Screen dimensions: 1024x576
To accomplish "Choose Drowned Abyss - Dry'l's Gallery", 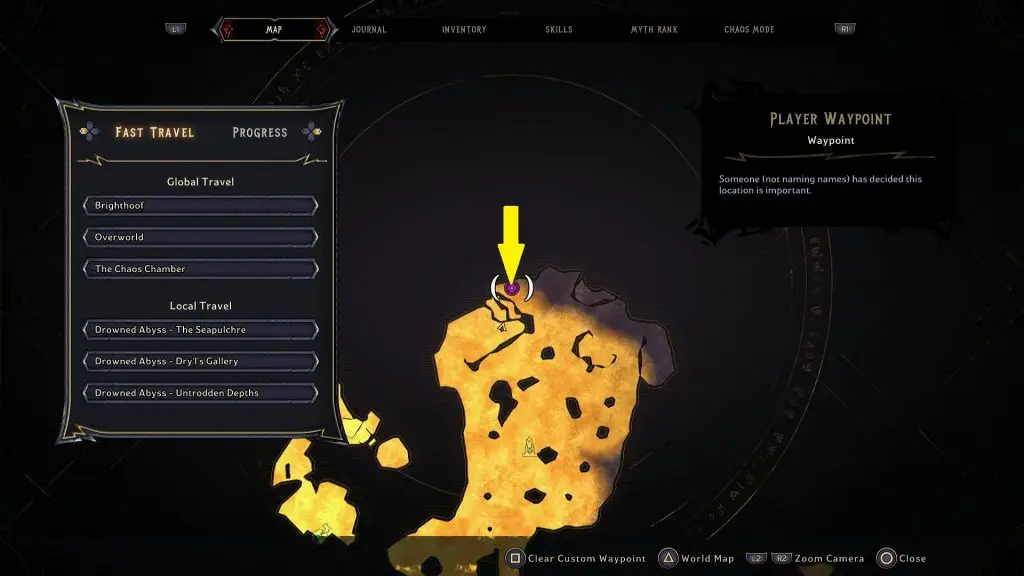I will 201,361.
